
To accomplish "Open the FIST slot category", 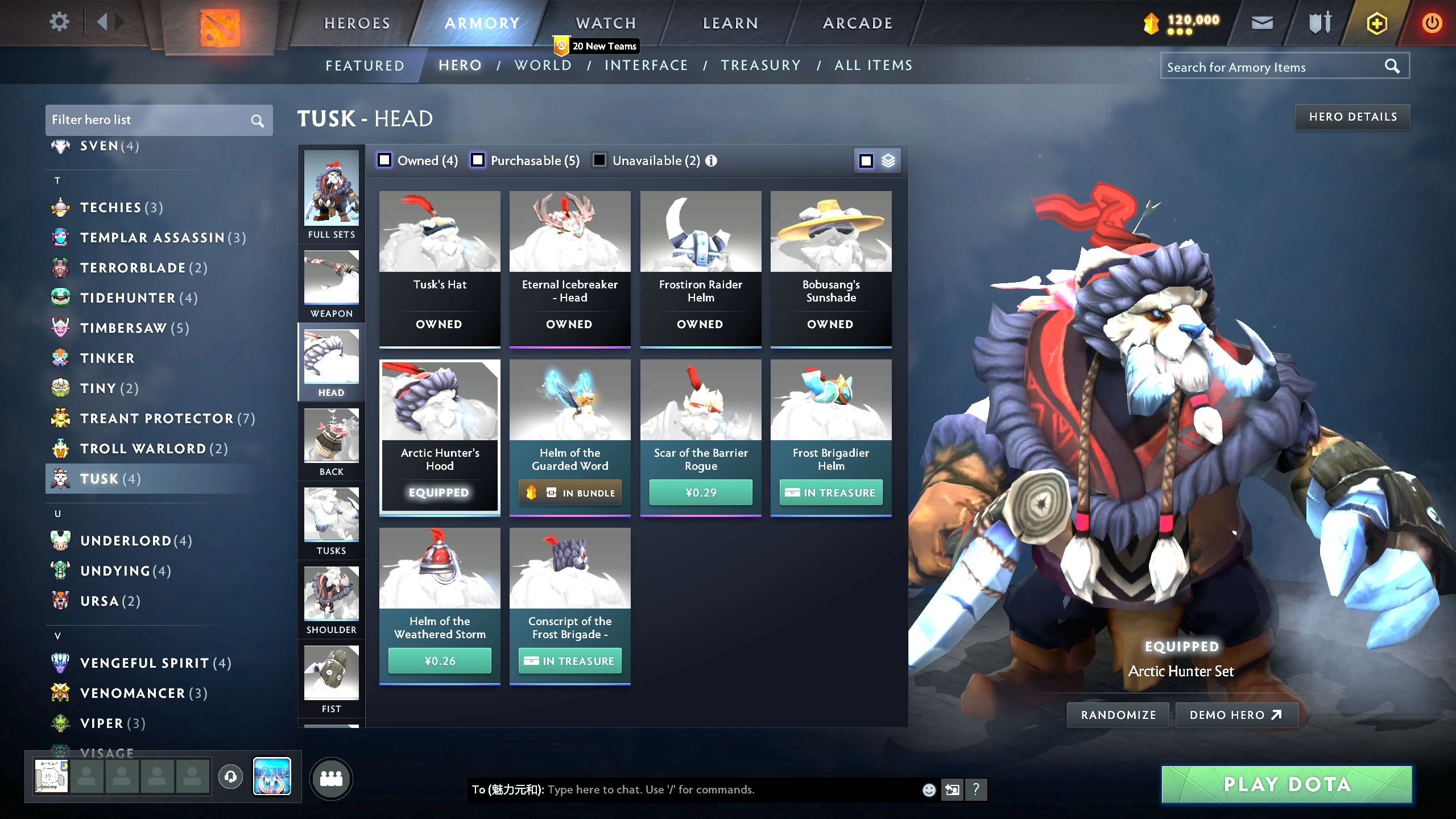I will 332,678.
